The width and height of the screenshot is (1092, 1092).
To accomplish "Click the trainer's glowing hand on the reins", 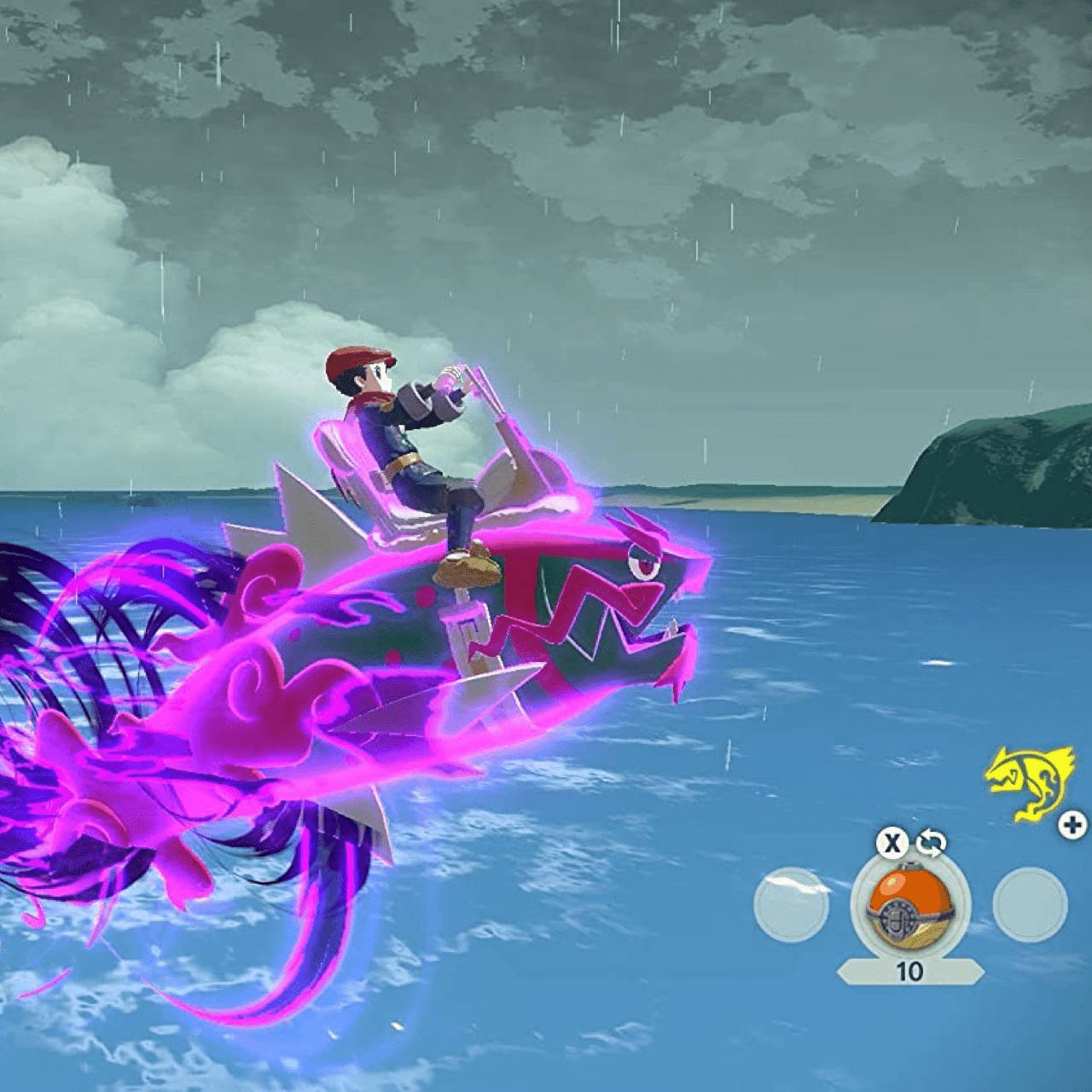I will click(x=450, y=375).
